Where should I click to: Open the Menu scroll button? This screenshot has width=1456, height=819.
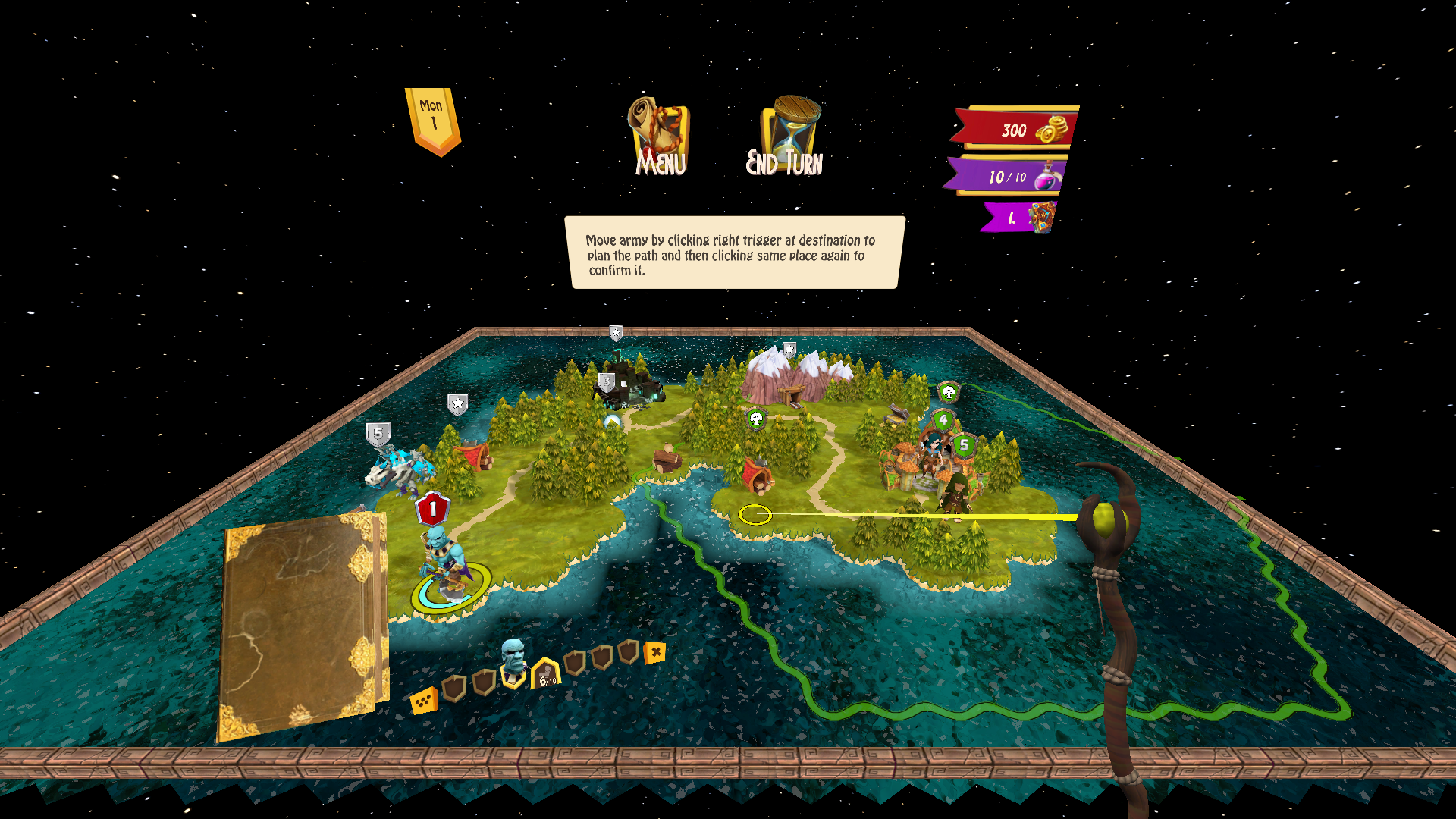tap(659, 136)
